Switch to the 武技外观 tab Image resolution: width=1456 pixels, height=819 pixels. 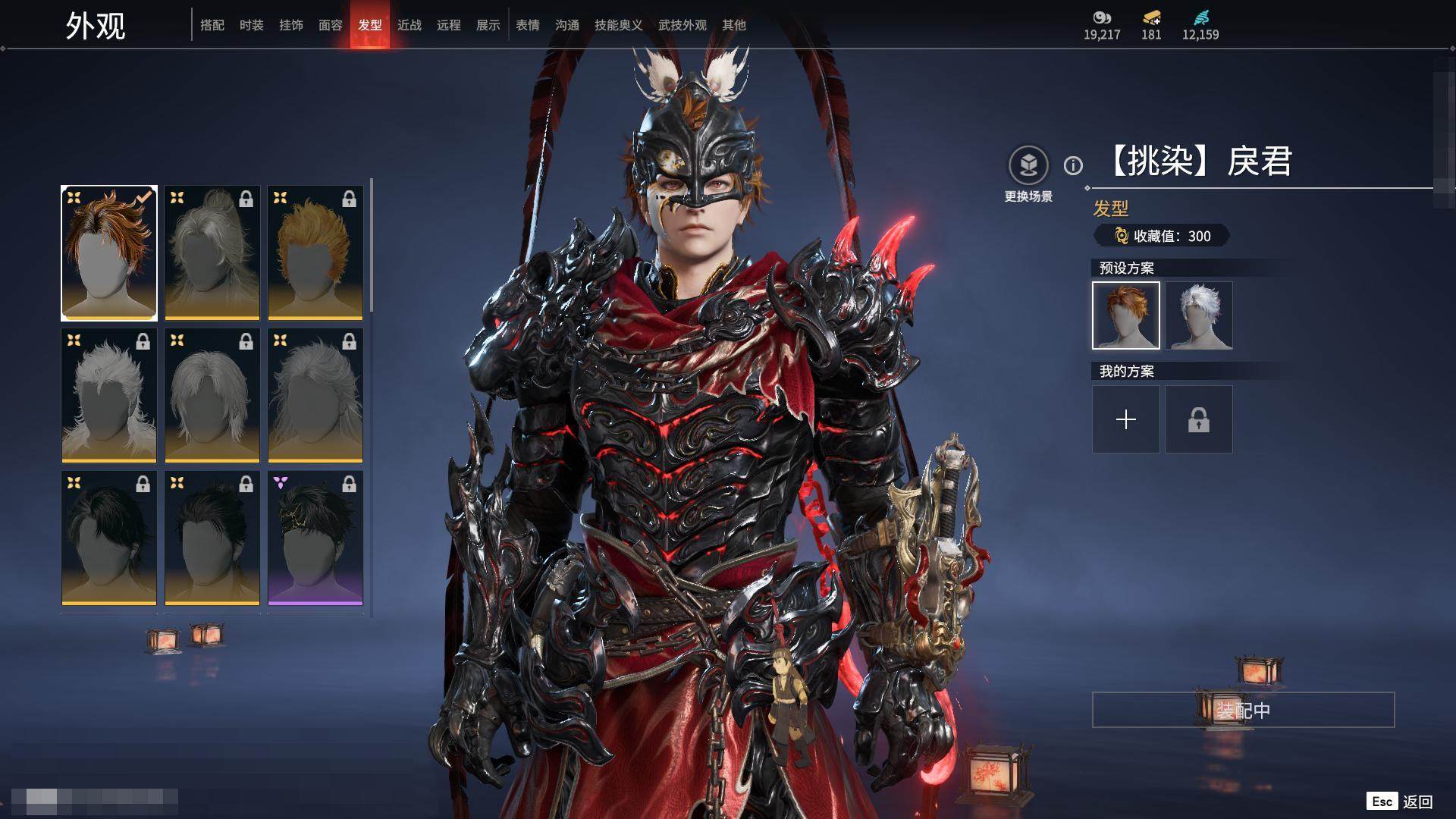[682, 25]
